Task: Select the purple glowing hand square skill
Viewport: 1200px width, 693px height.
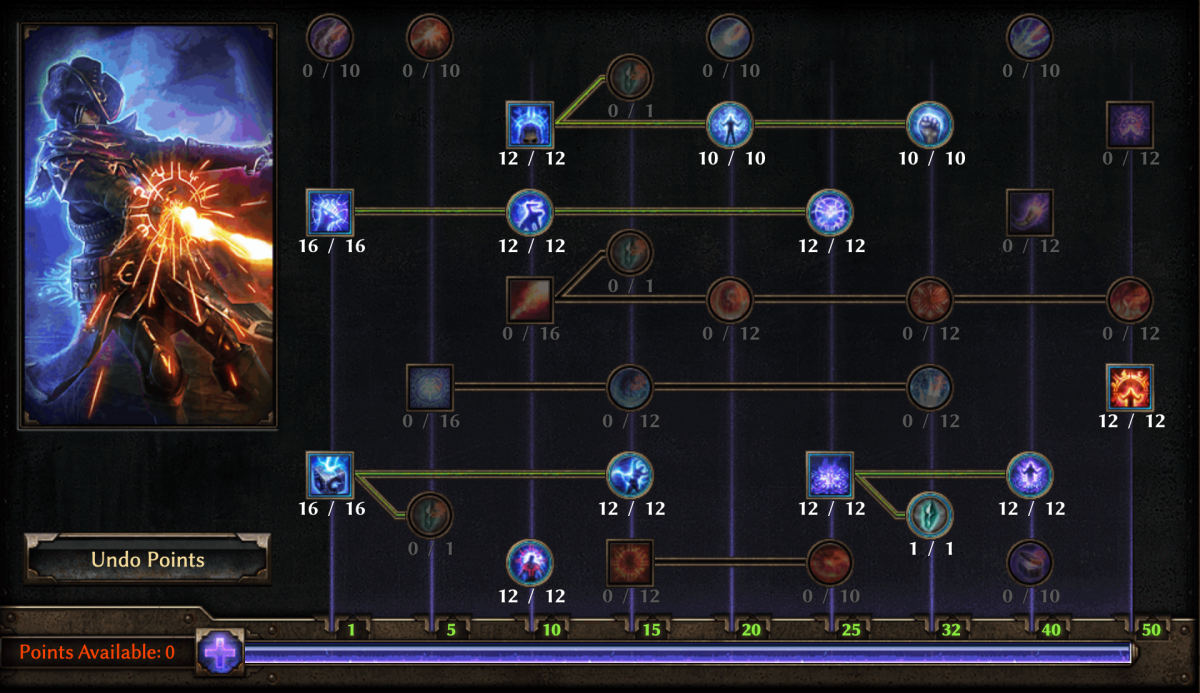Action: click(1030, 212)
